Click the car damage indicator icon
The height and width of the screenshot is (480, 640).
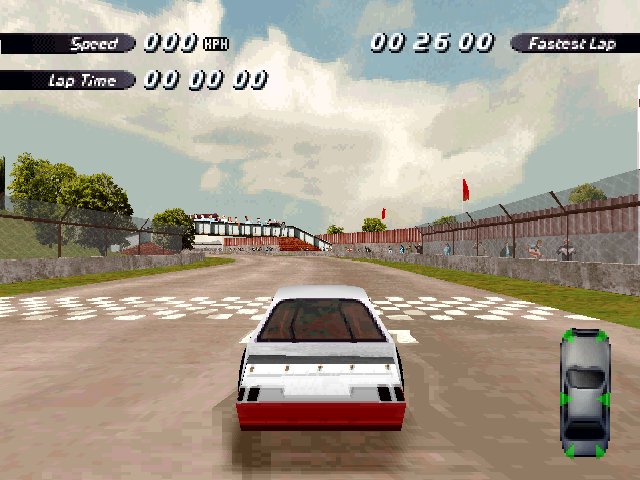click(585, 393)
